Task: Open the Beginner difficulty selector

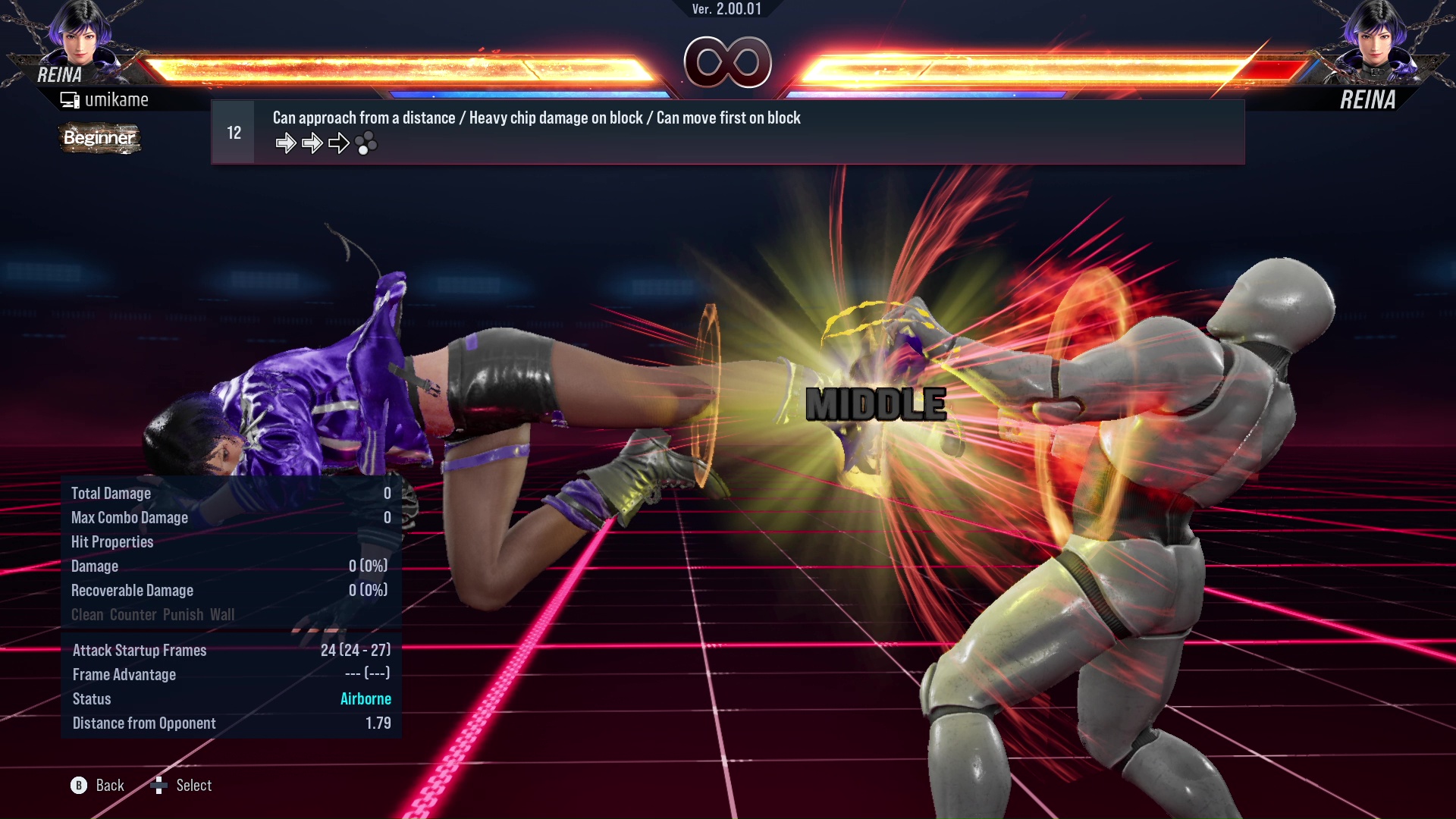Action: click(x=99, y=139)
